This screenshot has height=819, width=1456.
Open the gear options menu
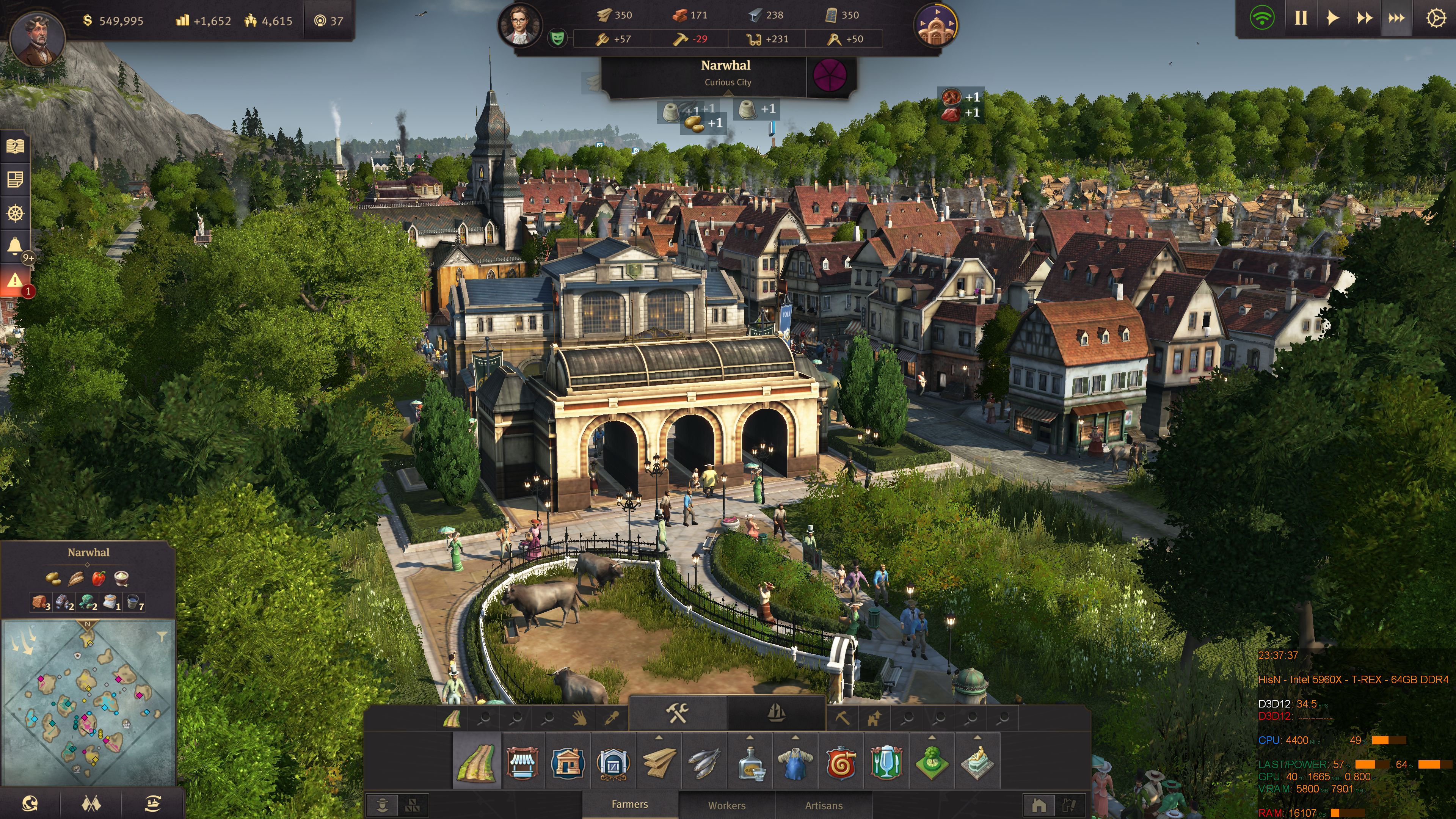click(x=1436, y=19)
